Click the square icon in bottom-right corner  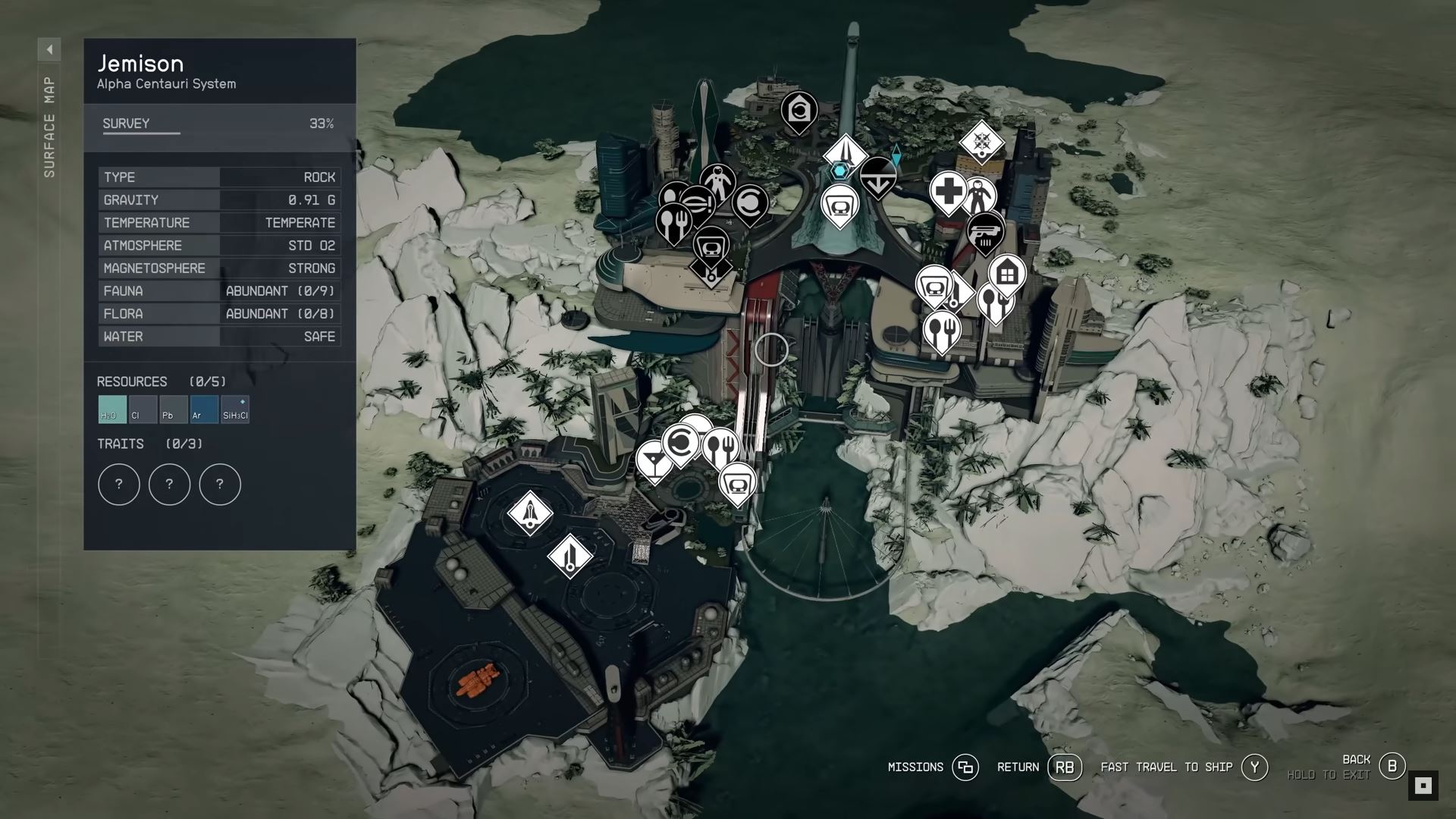1423,786
